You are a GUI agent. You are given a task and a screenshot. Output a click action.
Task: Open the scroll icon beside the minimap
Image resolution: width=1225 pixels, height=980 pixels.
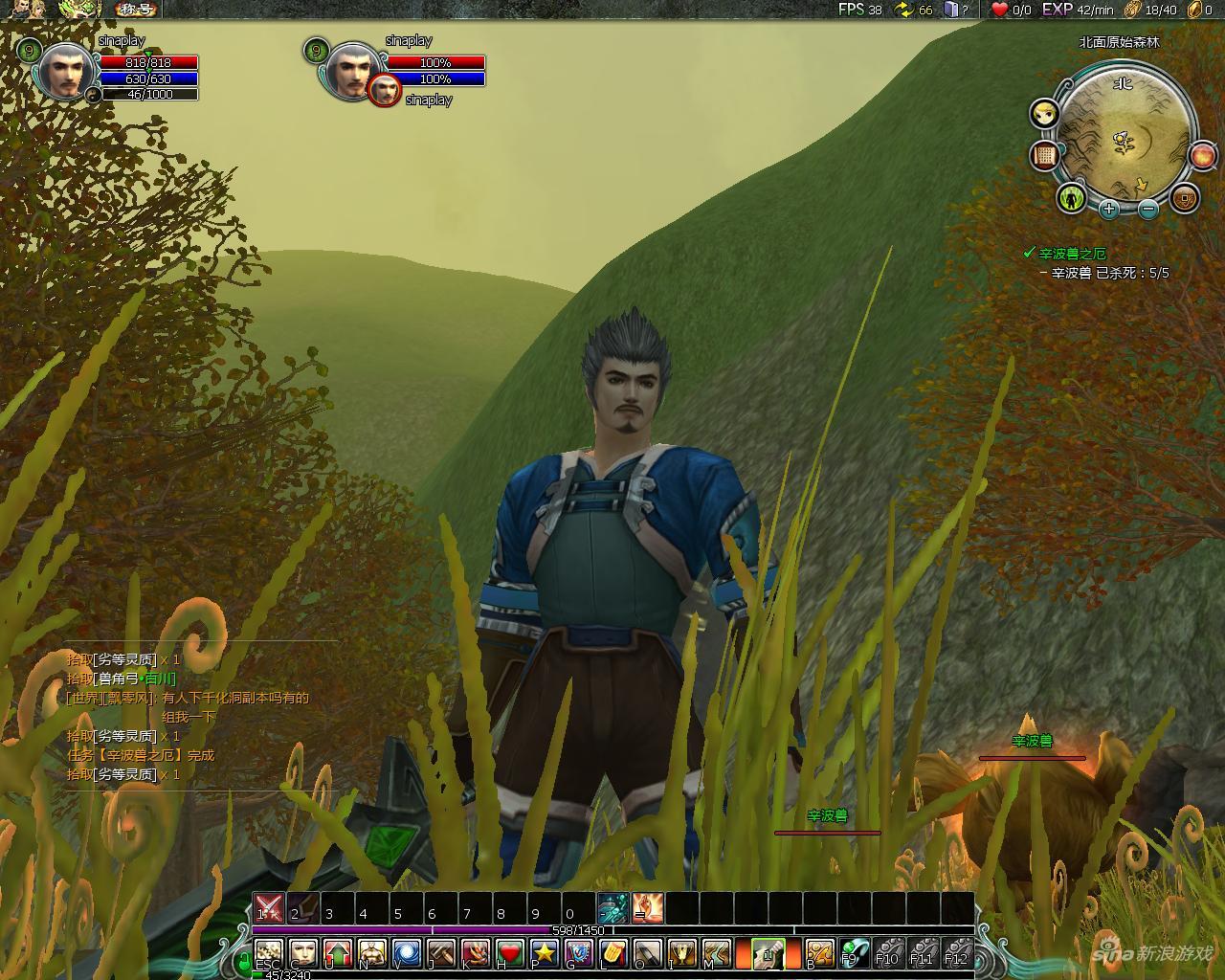1044,156
